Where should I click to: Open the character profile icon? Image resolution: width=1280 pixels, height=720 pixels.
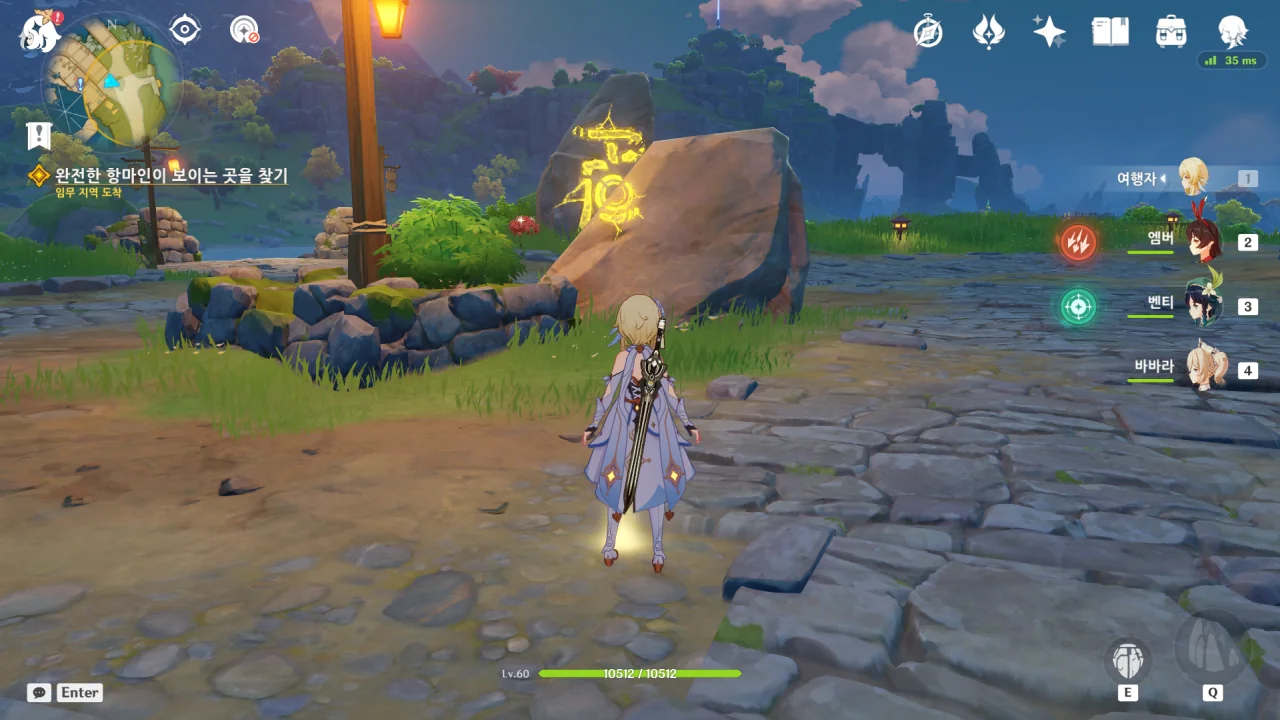click(1232, 30)
